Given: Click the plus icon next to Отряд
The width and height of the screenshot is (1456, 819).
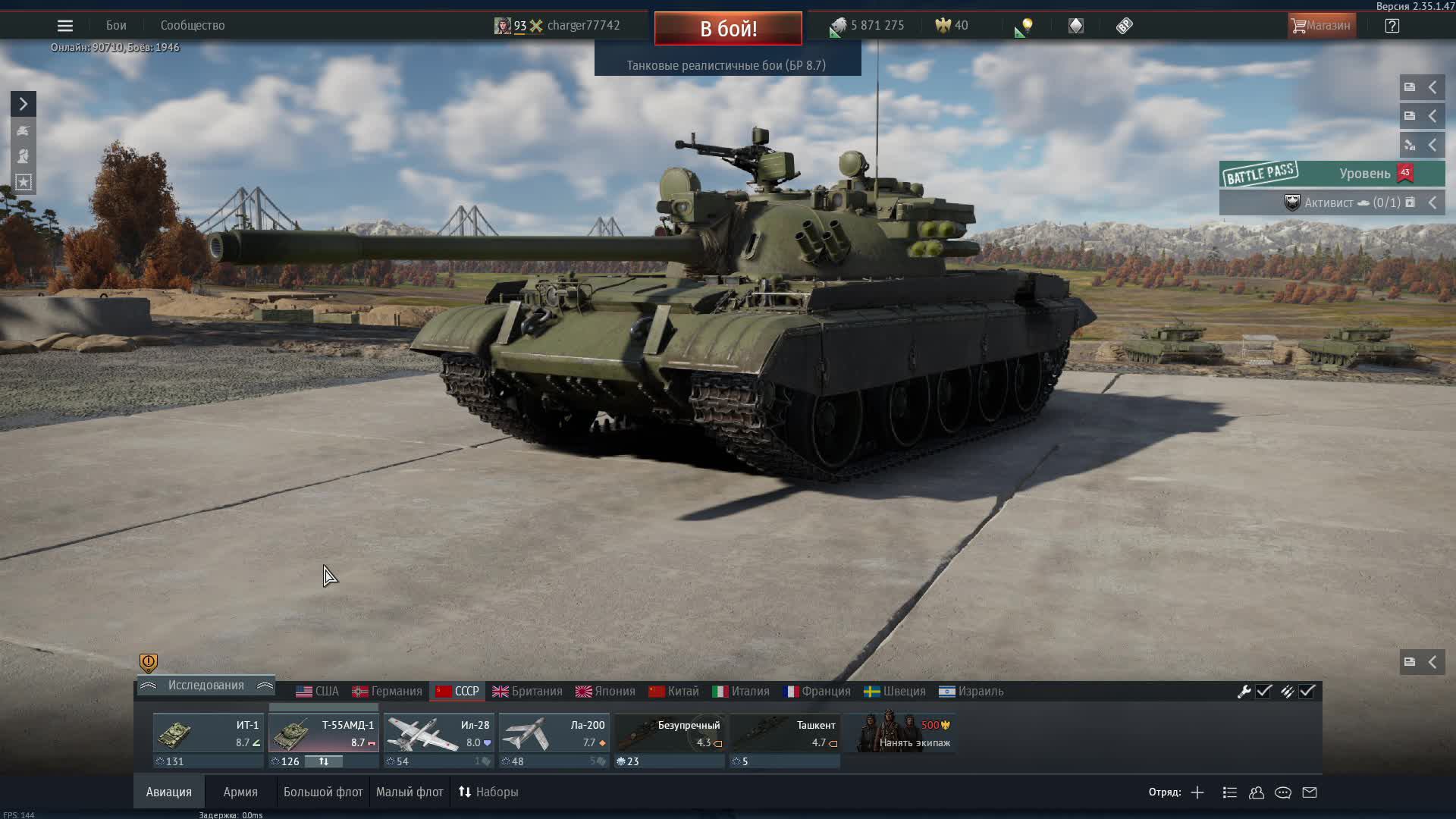Looking at the screenshot, I should (x=1197, y=792).
